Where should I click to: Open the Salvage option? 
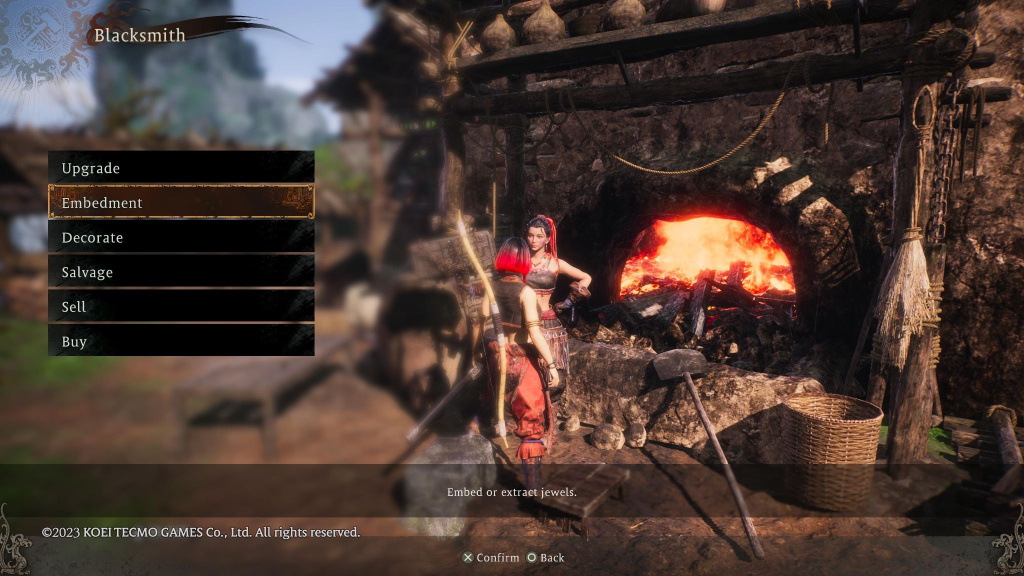pos(181,272)
